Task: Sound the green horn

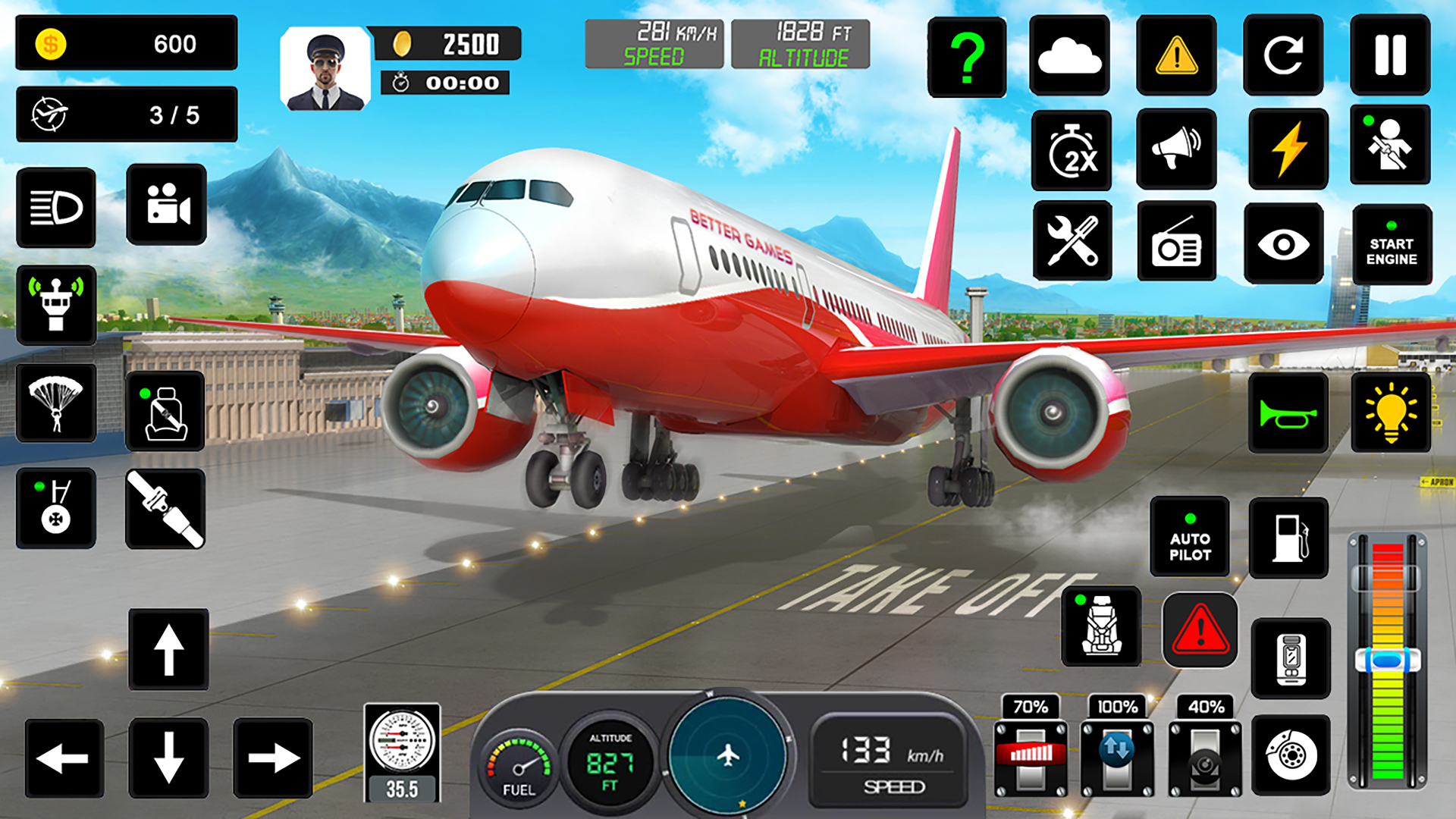Action: pos(1288,409)
